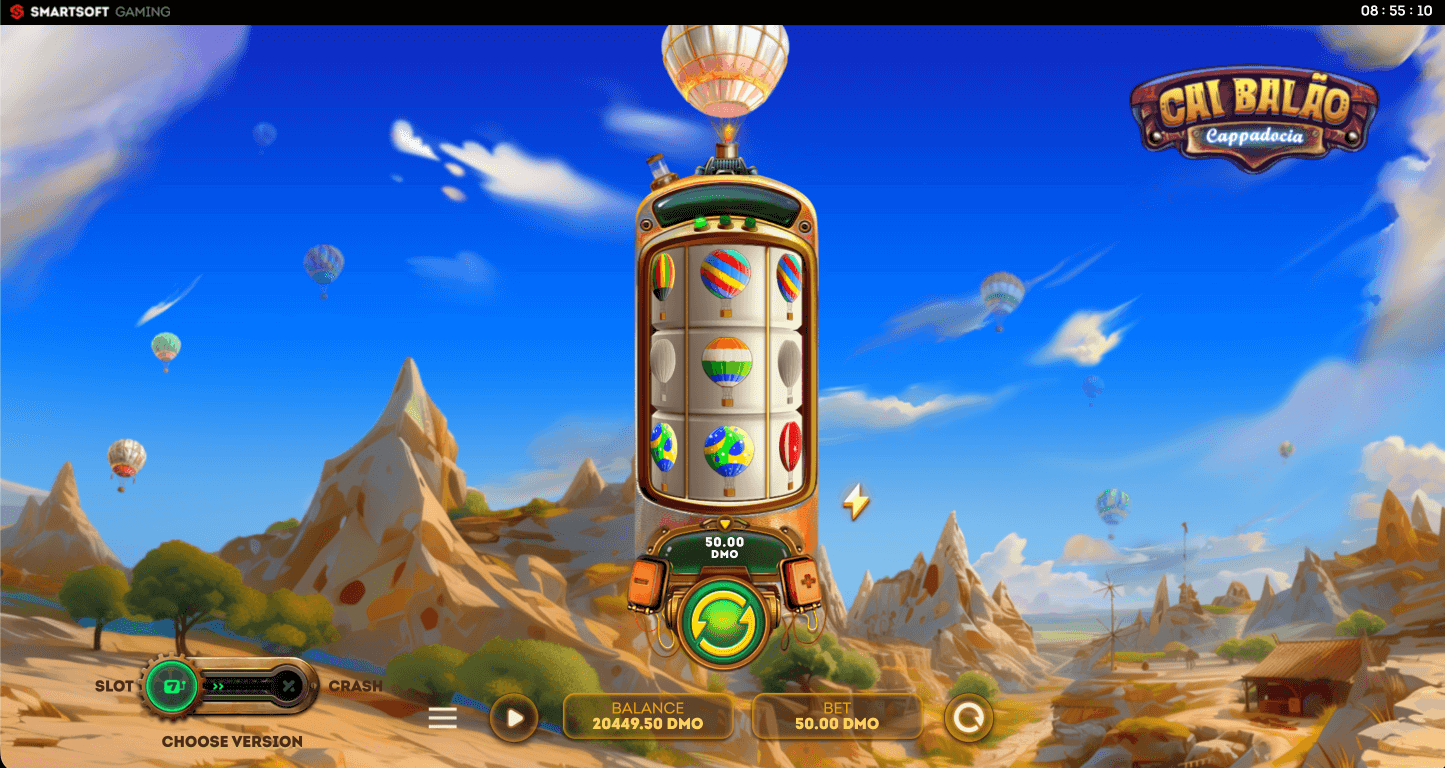Open the crash multiplier icon on the toggle
The height and width of the screenshot is (768, 1445).
point(287,686)
